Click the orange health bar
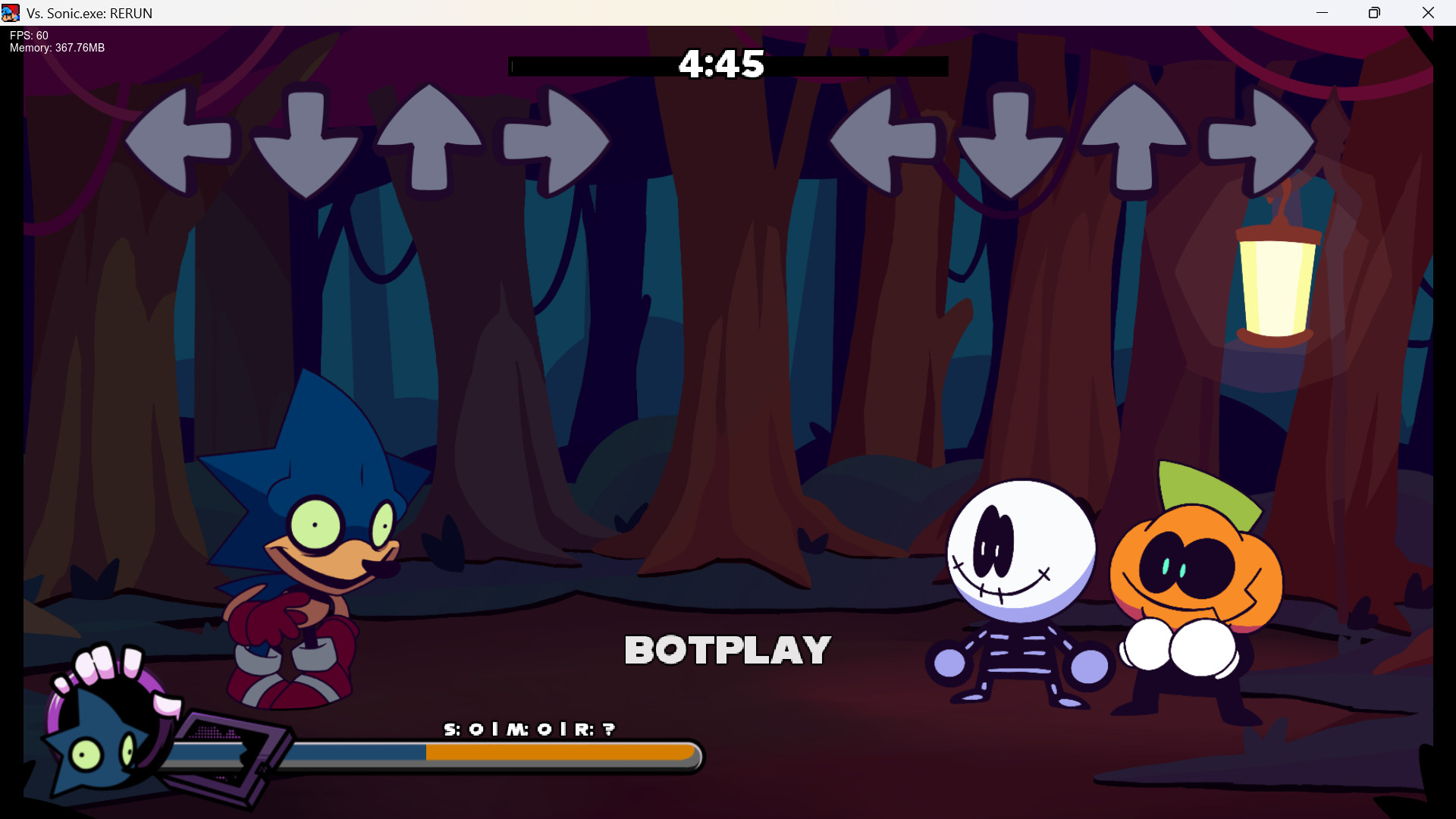 tap(561, 755)
